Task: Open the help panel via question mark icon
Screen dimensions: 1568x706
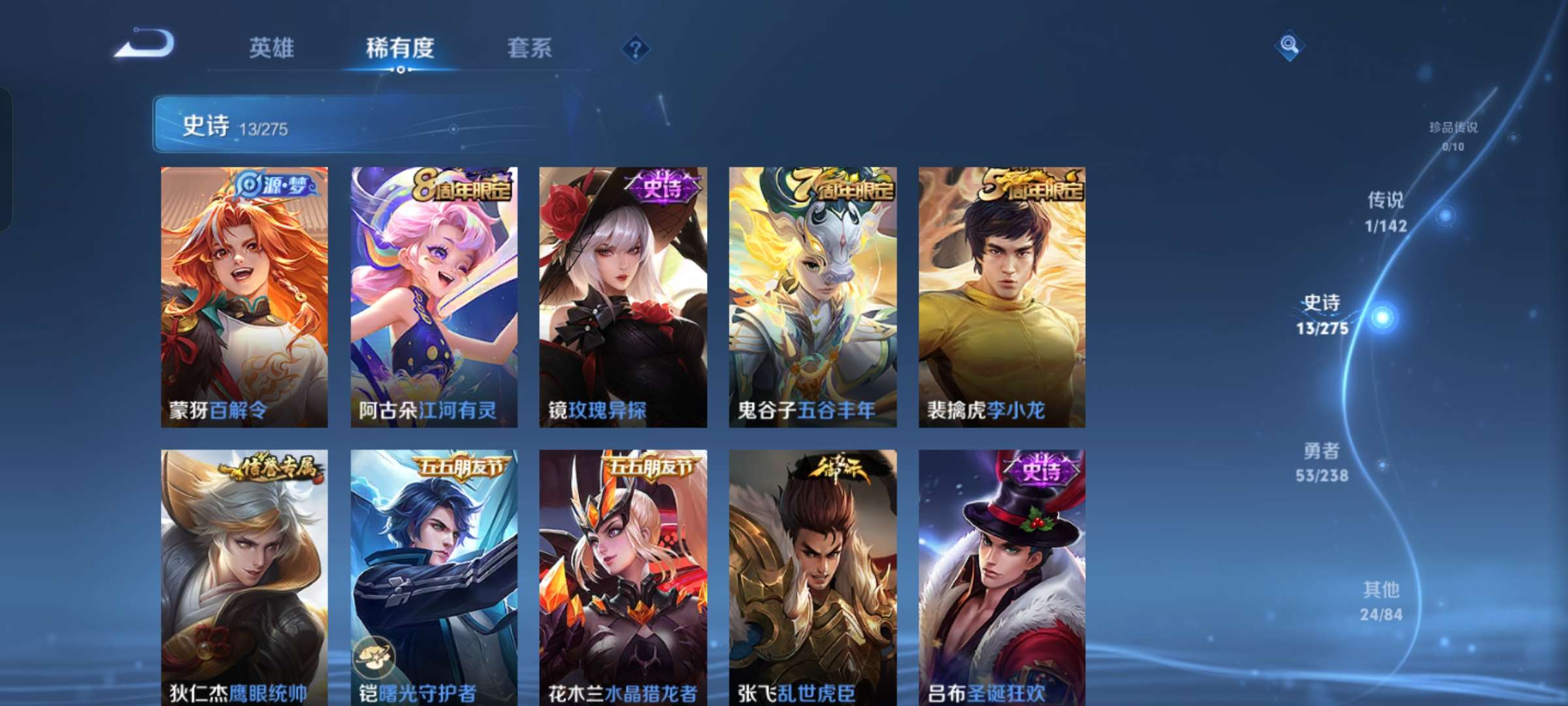Action: [636, 48]
